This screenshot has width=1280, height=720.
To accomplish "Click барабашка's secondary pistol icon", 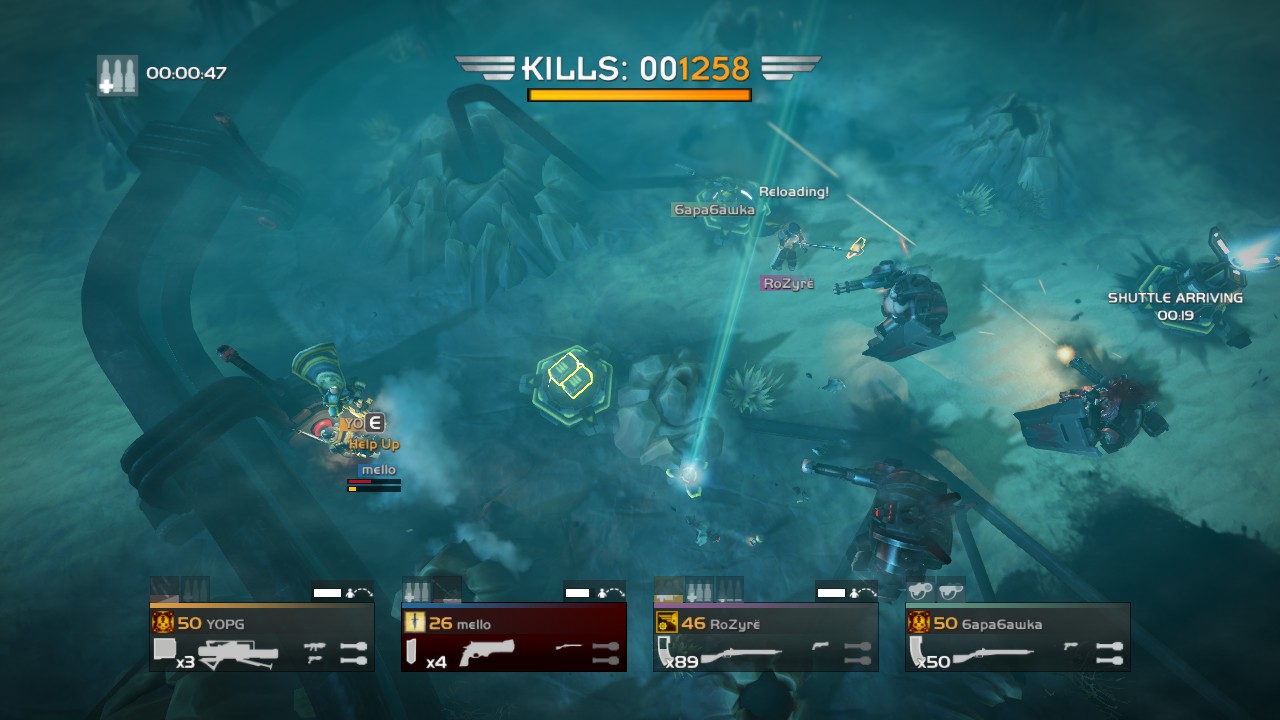I will click(x=1072, y=644).
